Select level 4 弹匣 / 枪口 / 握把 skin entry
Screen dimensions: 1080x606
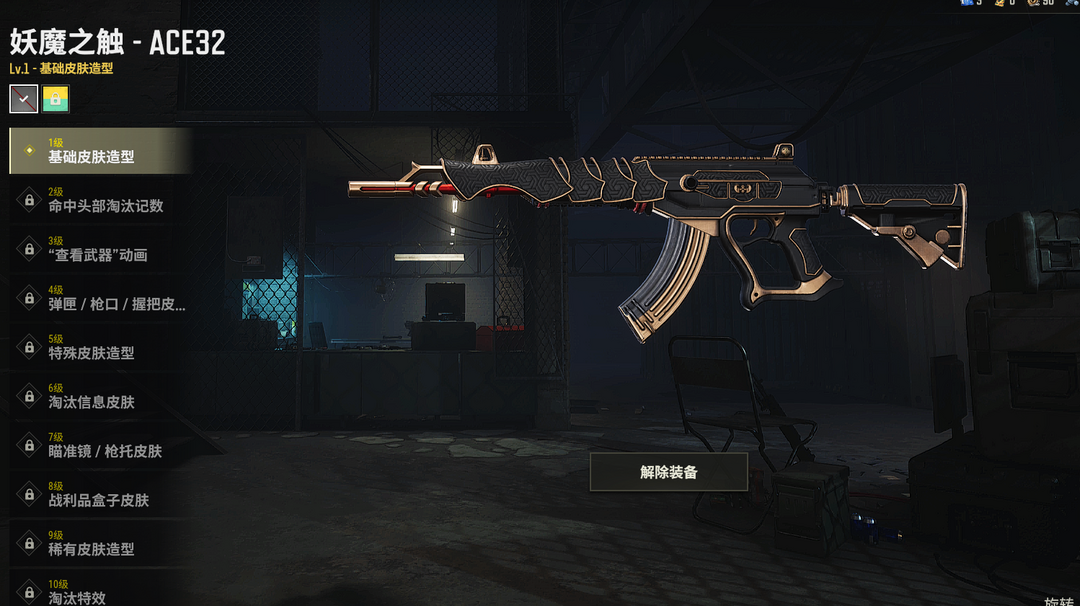pyautogui.click(x=100, y=298)
